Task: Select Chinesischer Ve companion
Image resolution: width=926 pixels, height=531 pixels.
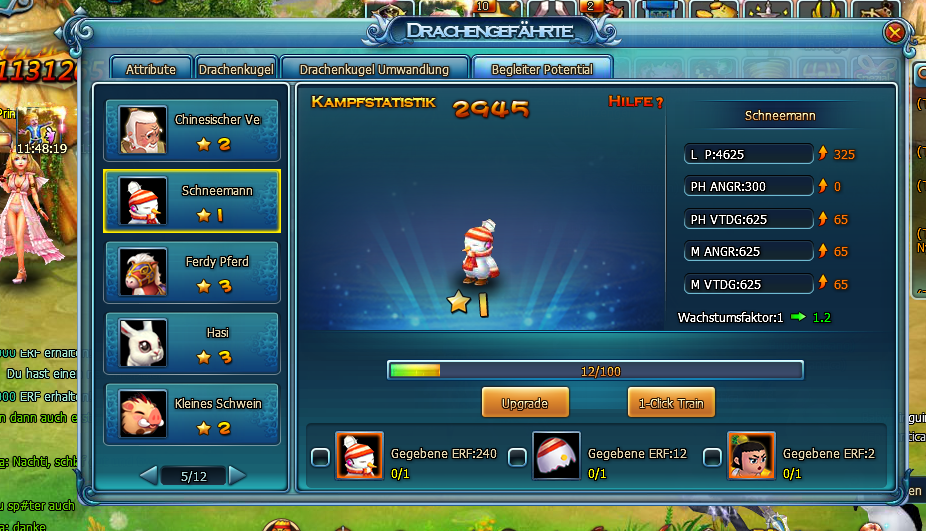Action: [x=192, y=130]
